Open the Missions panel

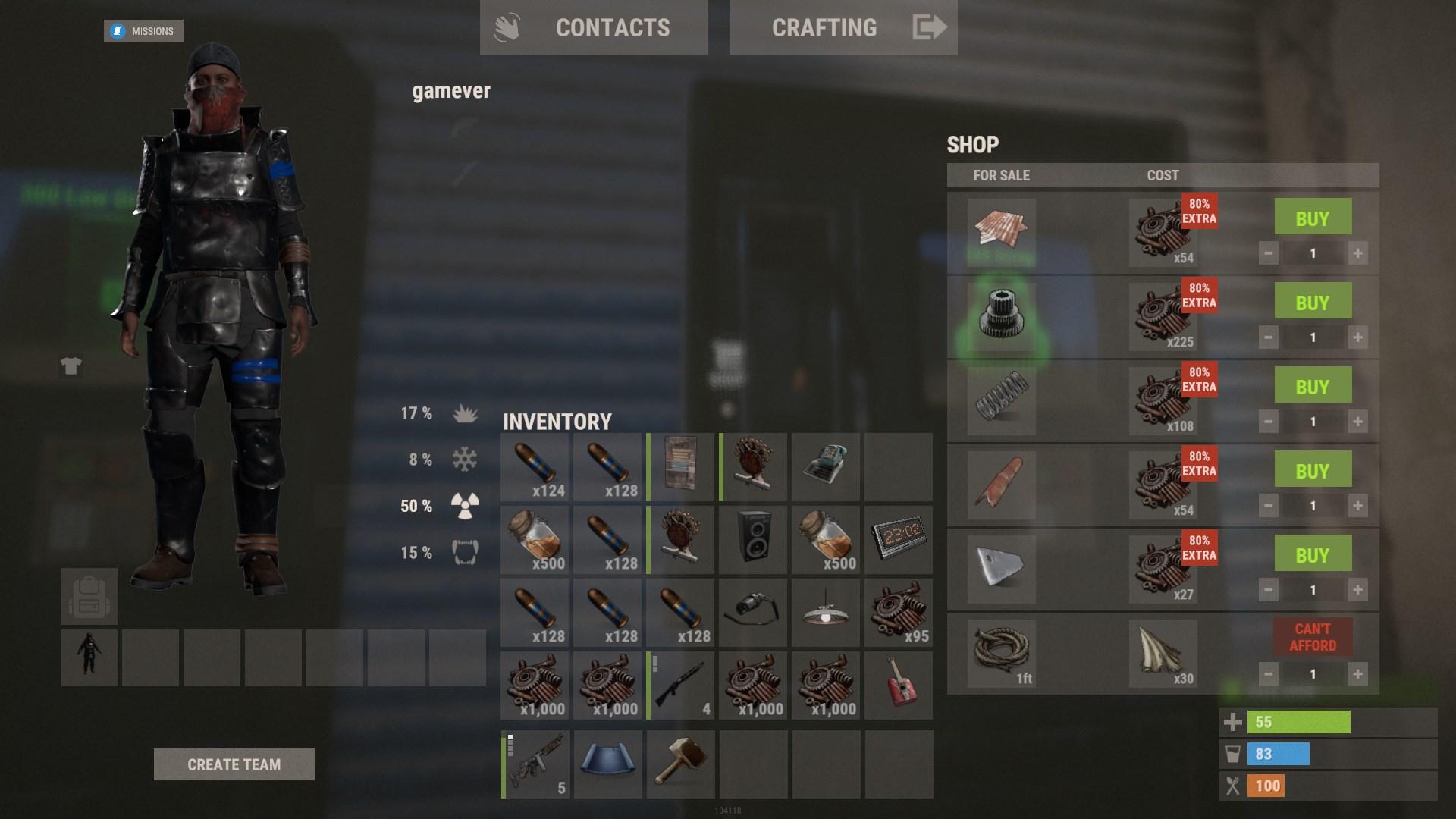(x=143, y=31)
